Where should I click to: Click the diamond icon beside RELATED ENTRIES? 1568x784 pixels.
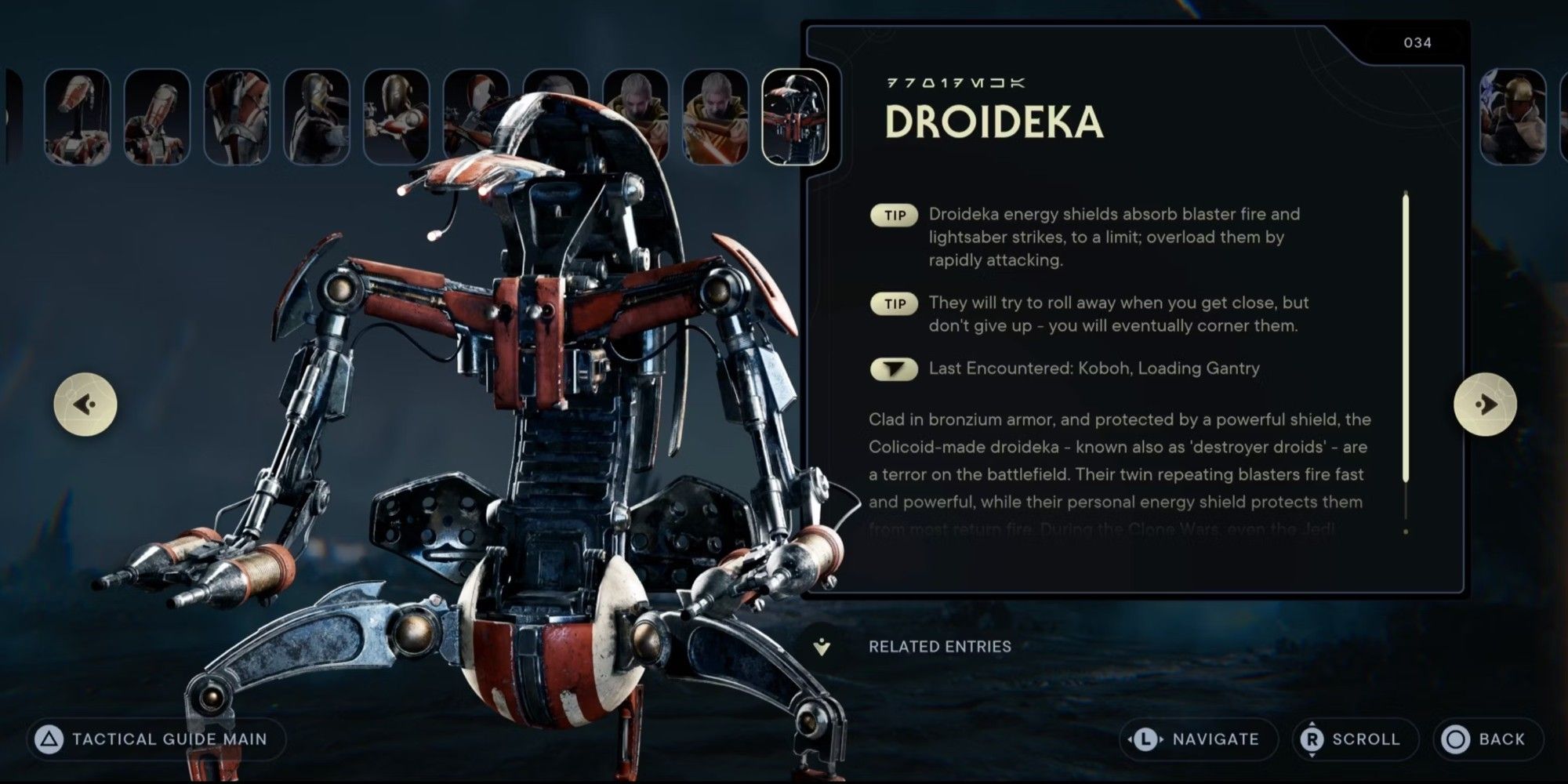click(x=820, y=647)
